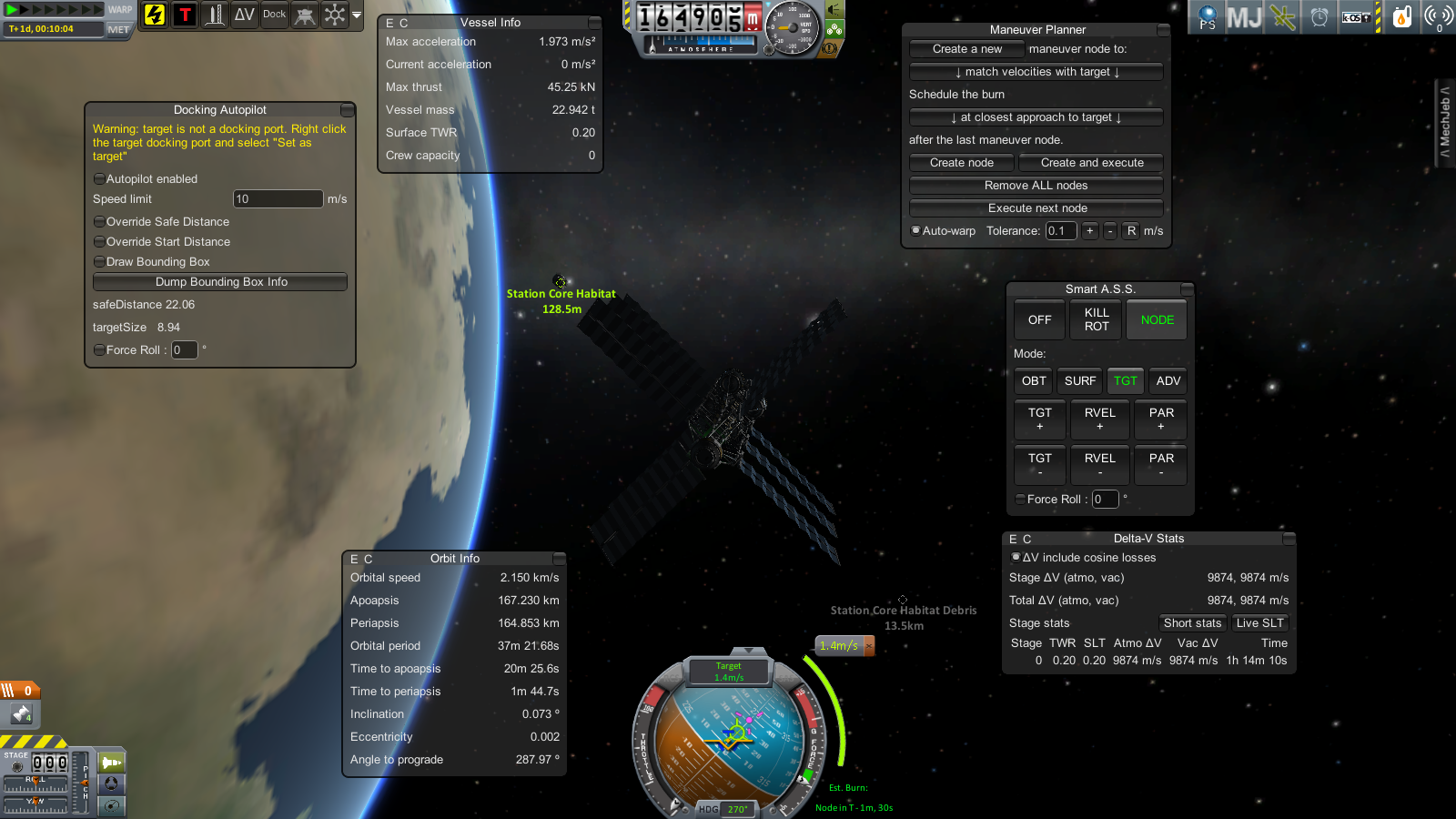
Task: Switch Smart A.S.S. mode to SURF
Action: point(1080,381)
